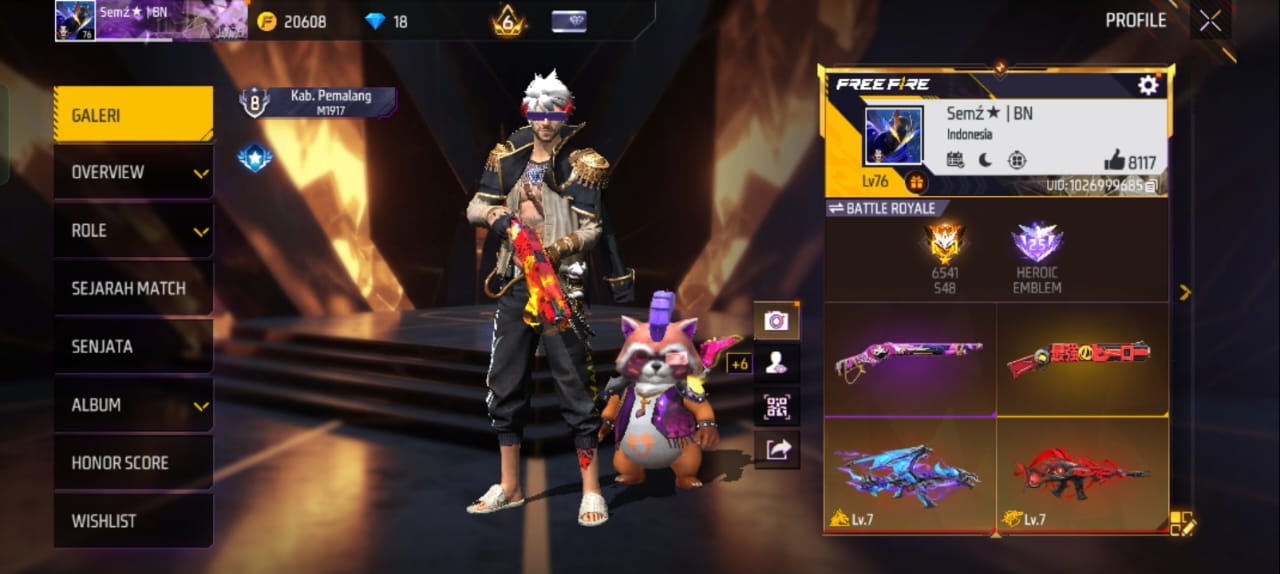Switch to the Role menu
The image size is (1280, 574).
point(133,230)
